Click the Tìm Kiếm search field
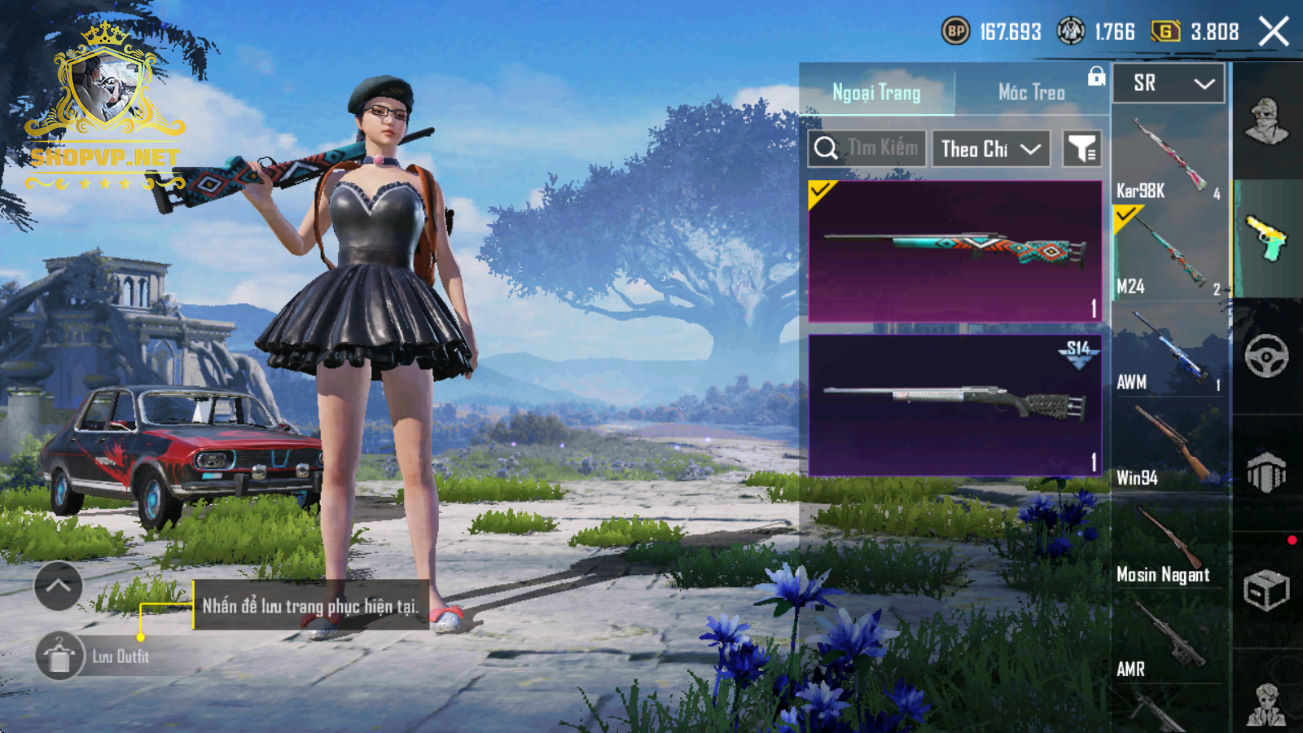 coord(867,149)
